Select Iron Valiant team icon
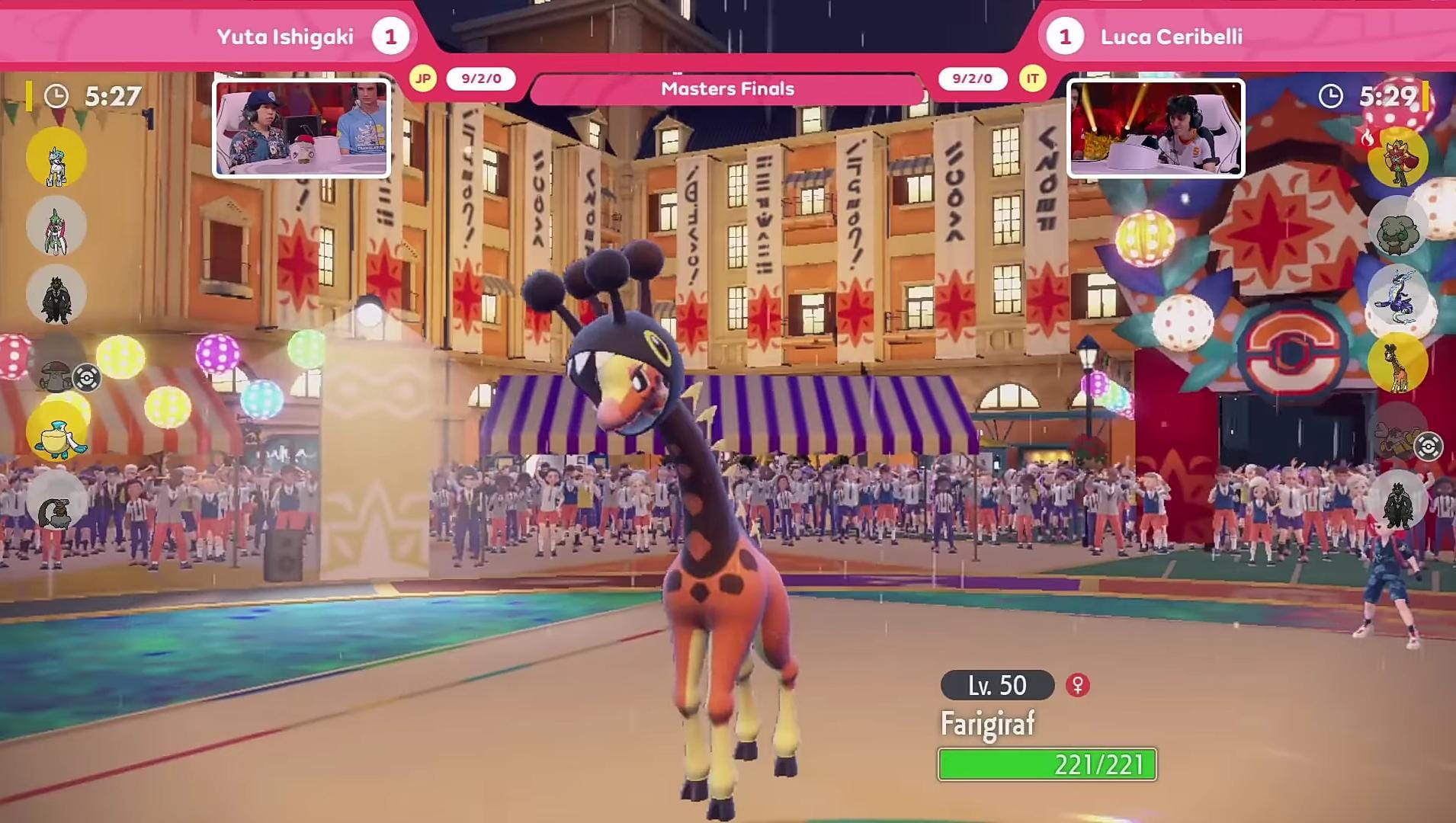 (x=56, y=226)
